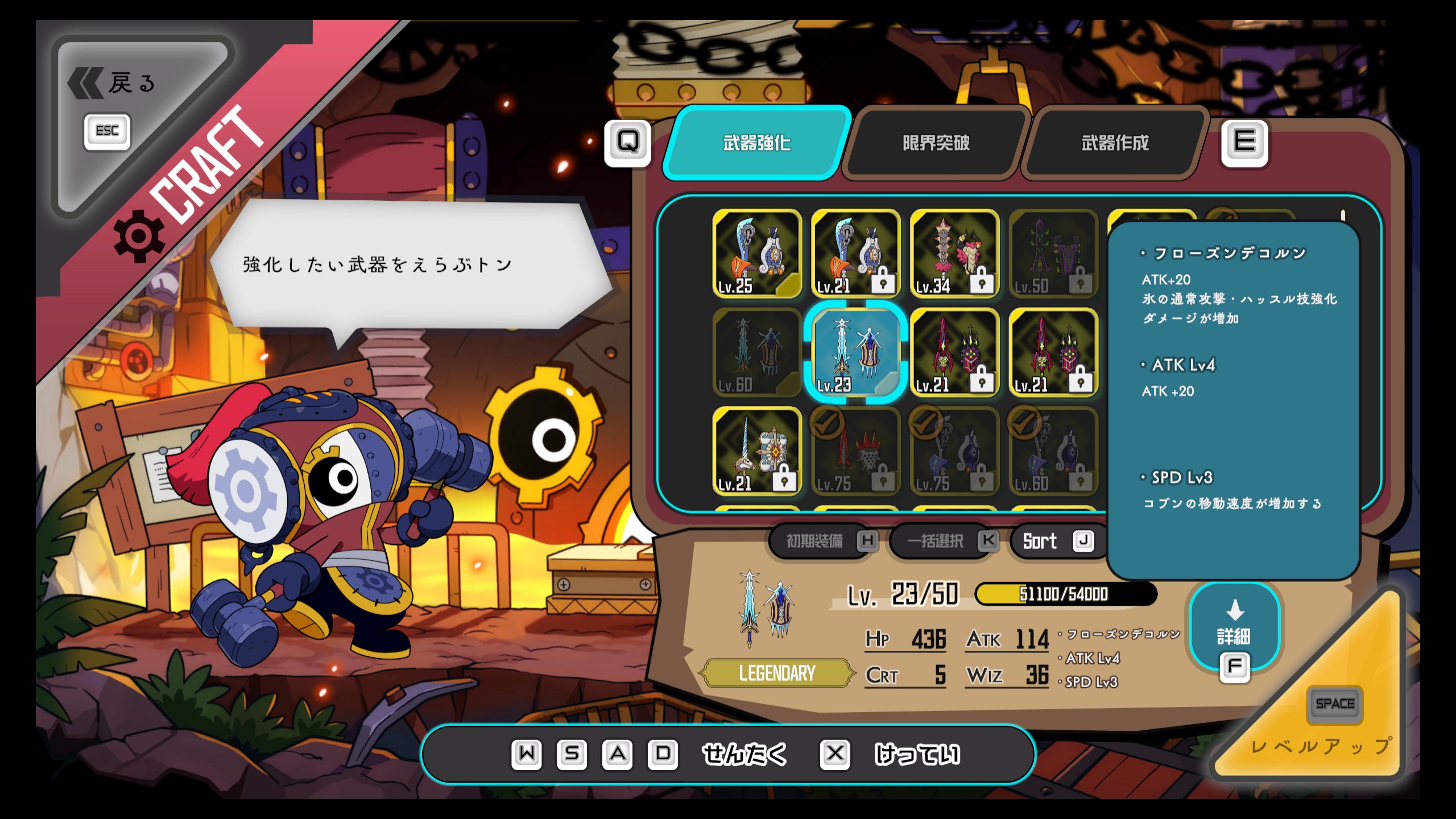The image size is (1456, 819).
Task: Pick the highlighted Lv.23 ice sword
Action: [855, 353]
